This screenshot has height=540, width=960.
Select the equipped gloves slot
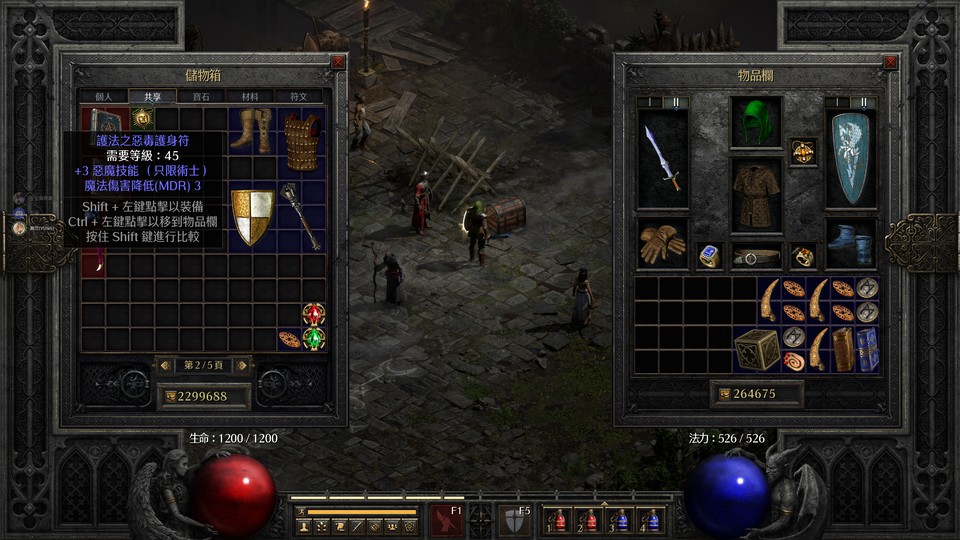click(x=662, y=244)
